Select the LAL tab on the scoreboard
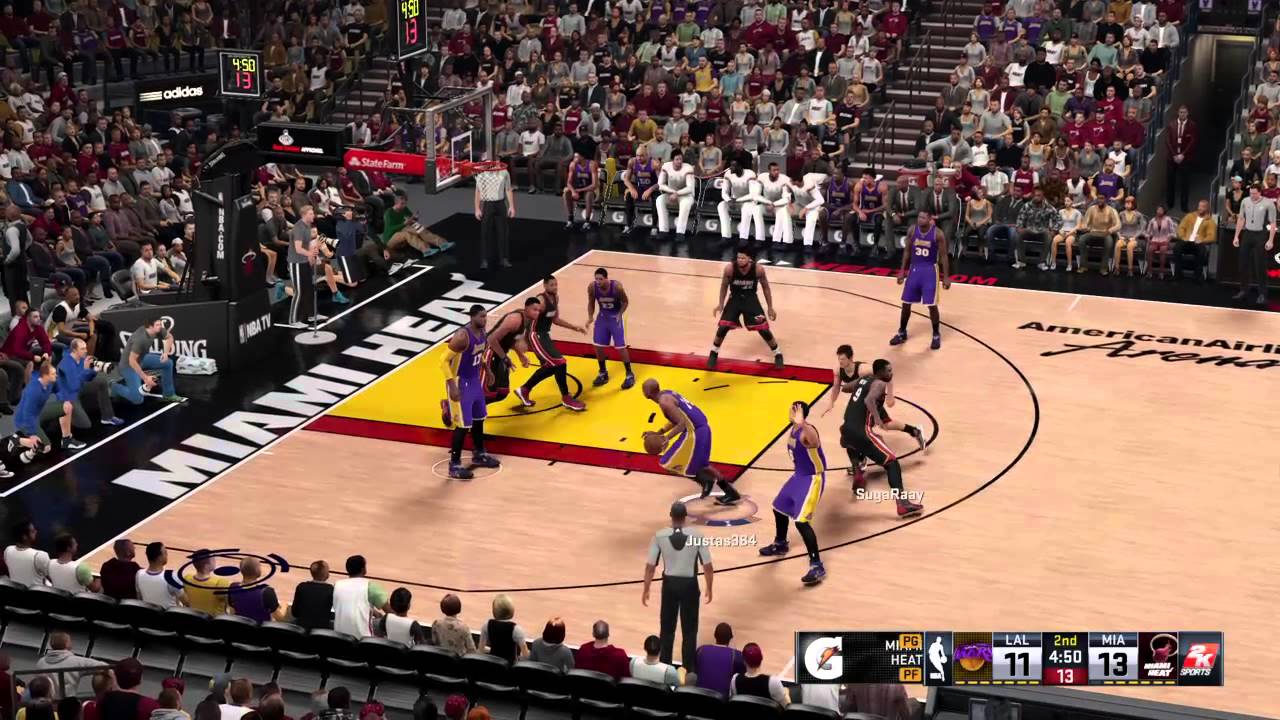Screen dimensions: 1280x720 click(1019, 640)
